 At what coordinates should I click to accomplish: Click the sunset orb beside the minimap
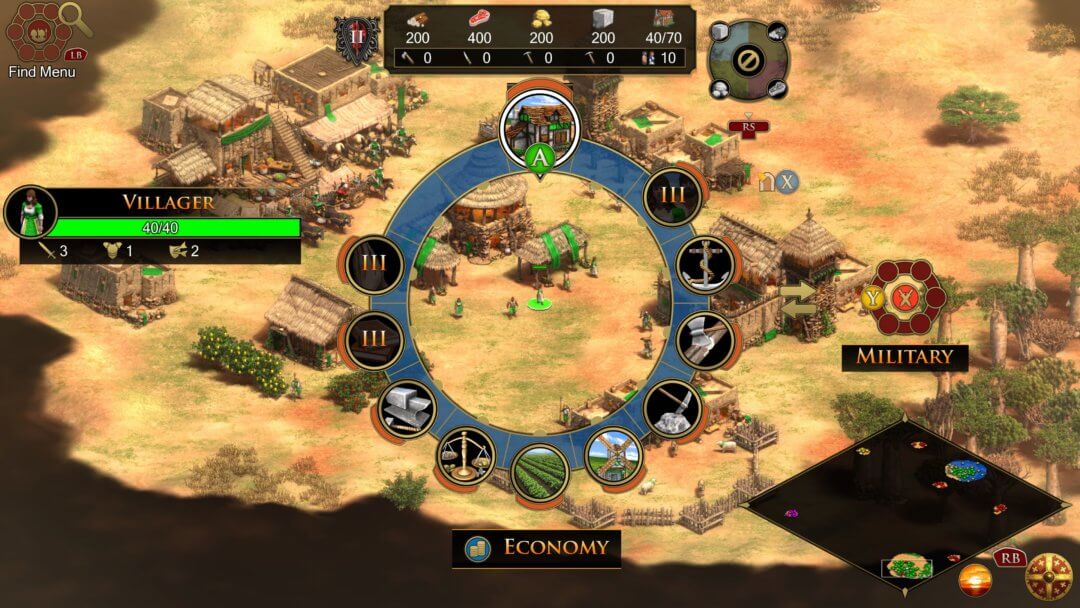[975, 579]
